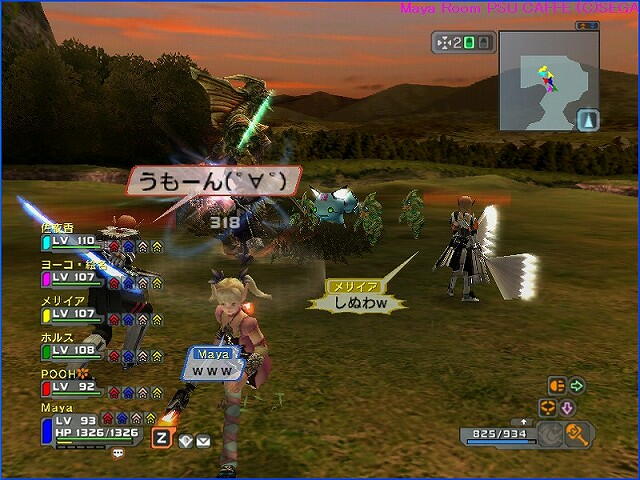Click the green right arrow action icon

click(x=577, y=386)
